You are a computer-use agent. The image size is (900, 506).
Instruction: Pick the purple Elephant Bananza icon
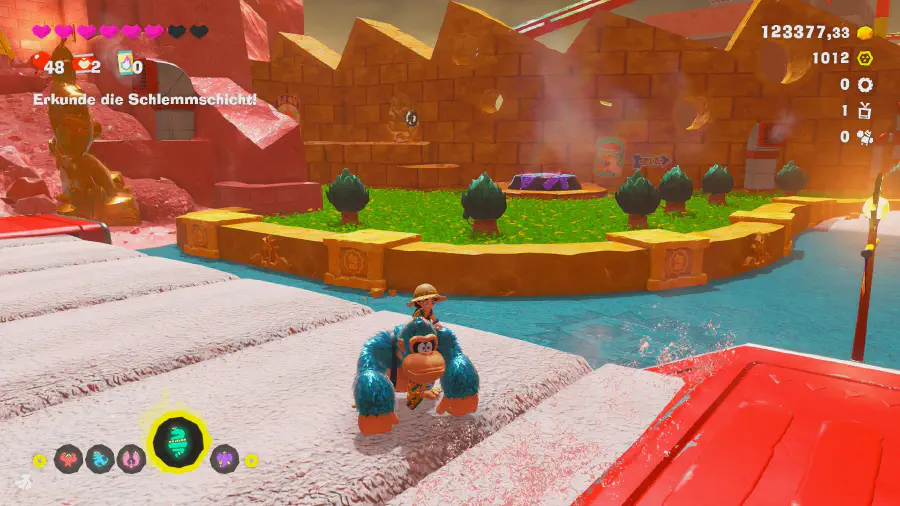pos(225,459)
